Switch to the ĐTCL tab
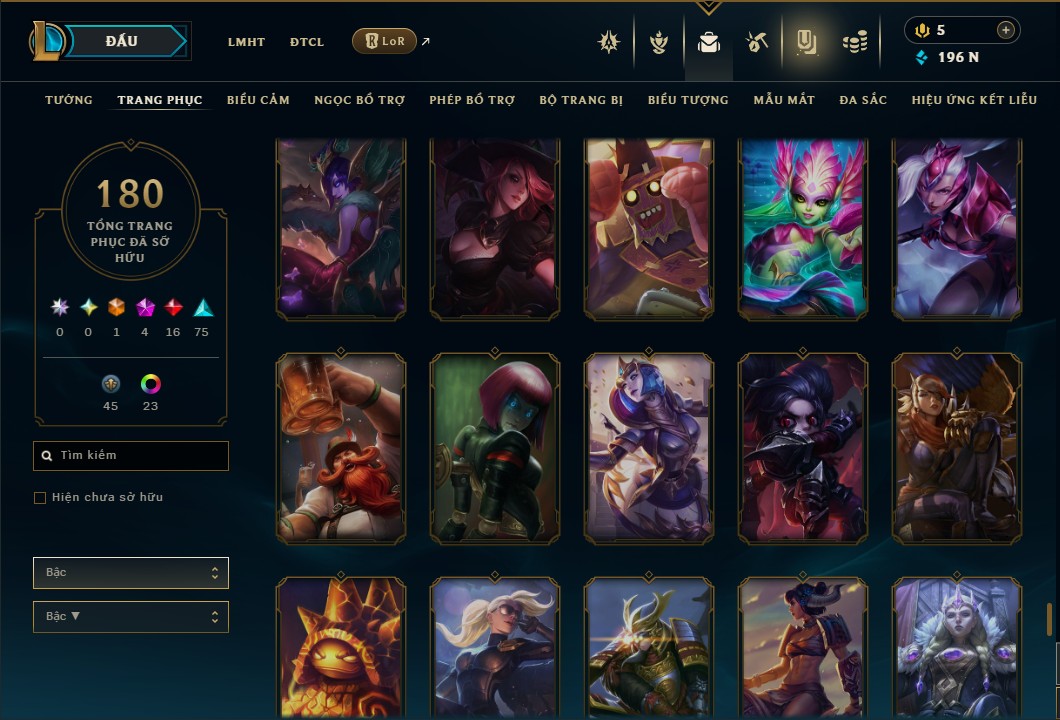Viewport: 1060px width, 720px height. [x=307, y=42]
